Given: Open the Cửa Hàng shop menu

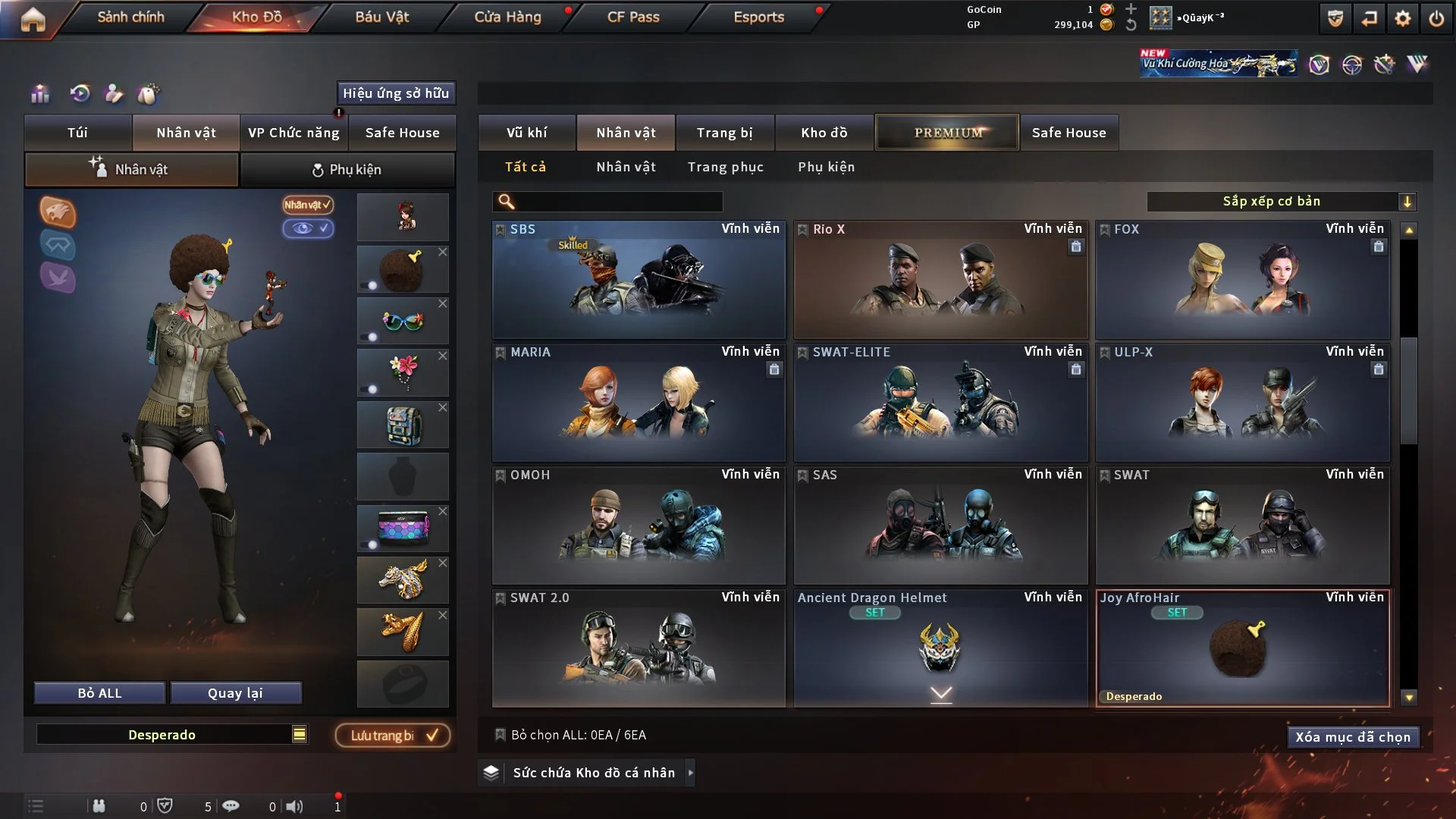Looking at the screenshot, I should (x=507, y=17).
